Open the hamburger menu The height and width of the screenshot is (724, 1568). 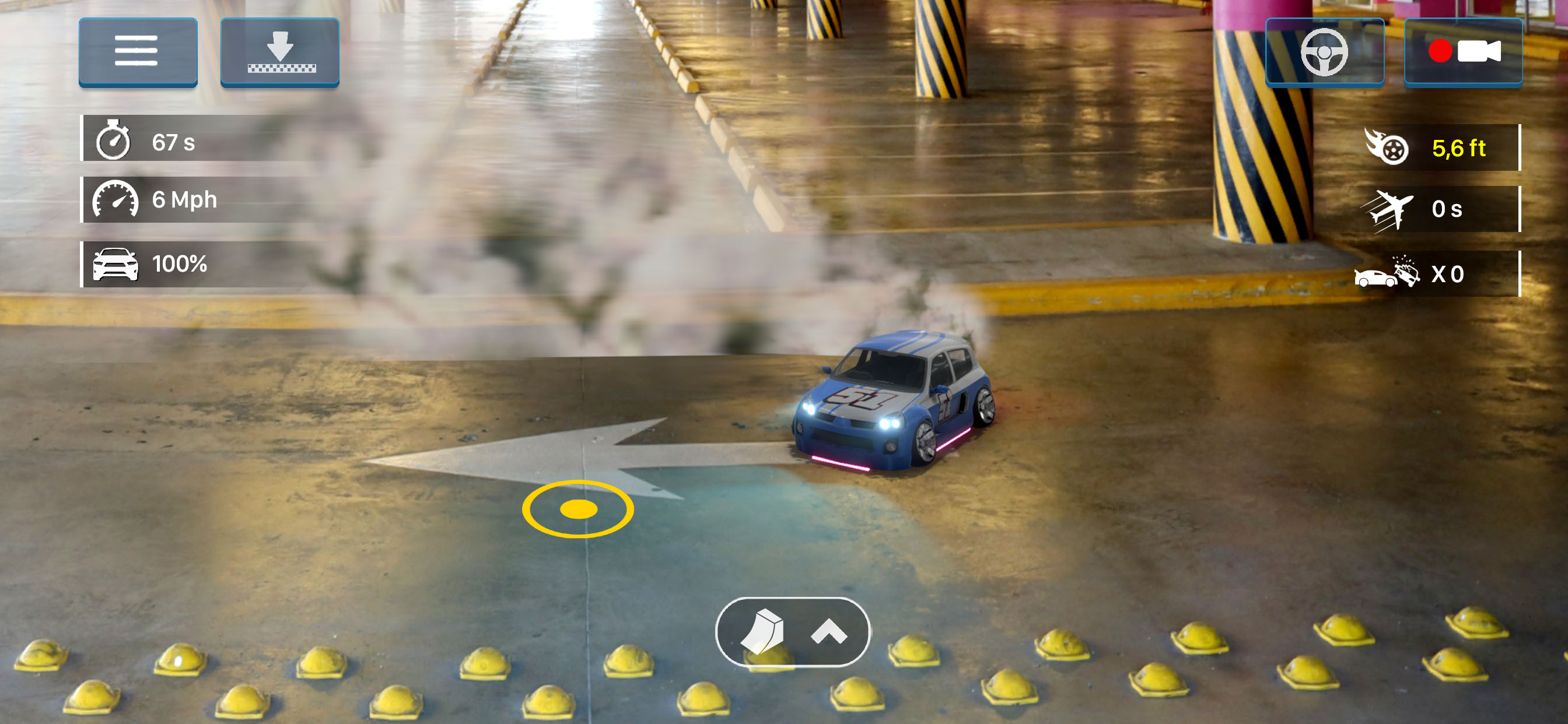(x=138, y=52)
